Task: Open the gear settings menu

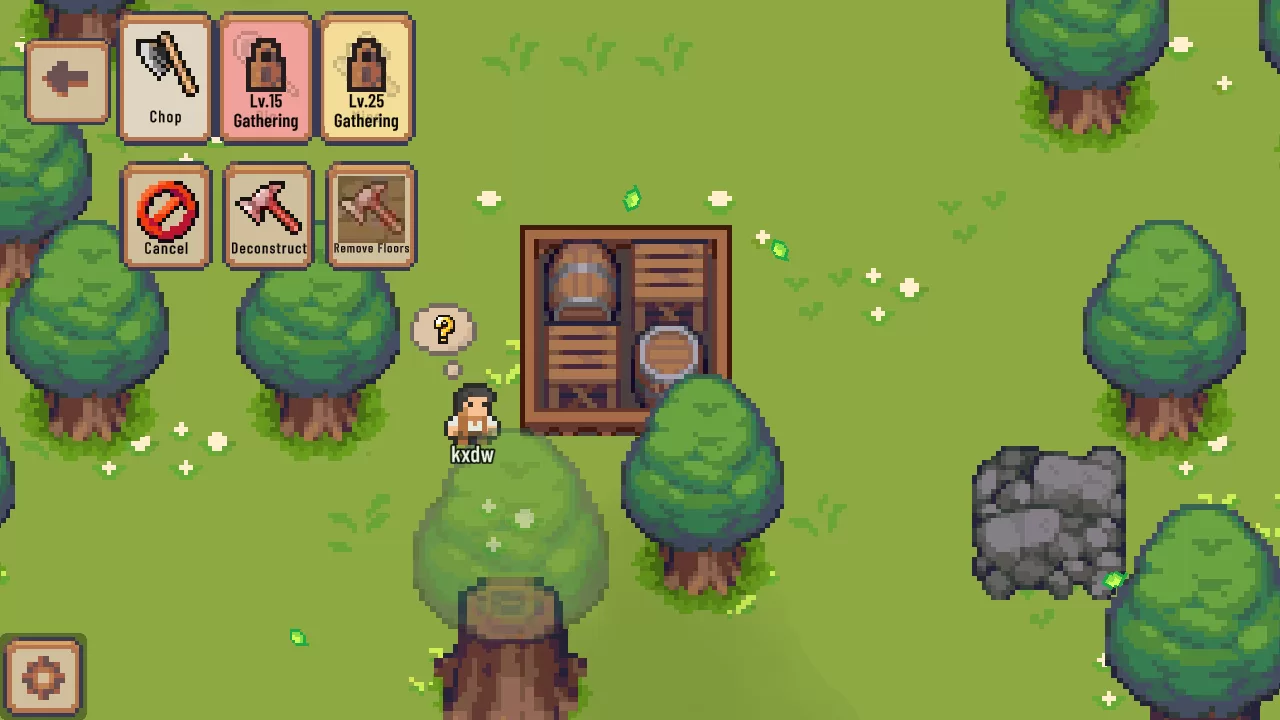Action: coord(43,677)
